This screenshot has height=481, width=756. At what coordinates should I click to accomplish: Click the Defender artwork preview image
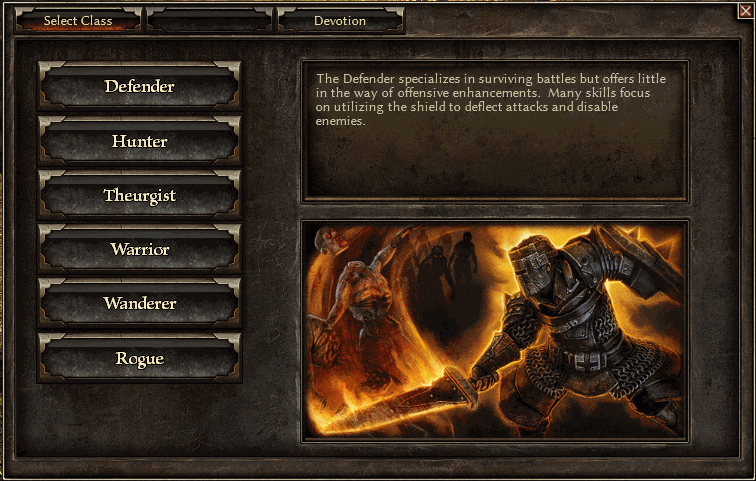pyautogui.click(x=494, y=329)
